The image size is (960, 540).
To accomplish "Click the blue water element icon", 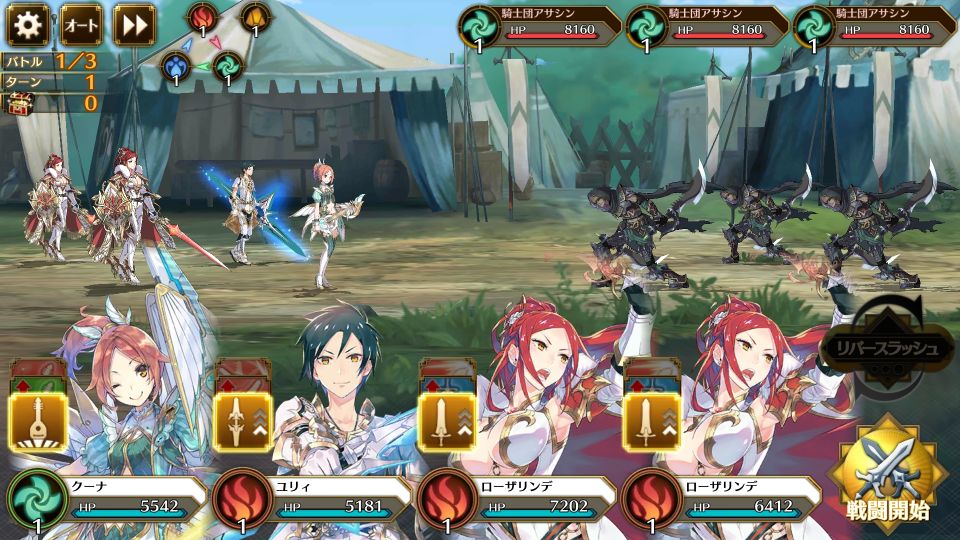I will click(x=177, y=67).
